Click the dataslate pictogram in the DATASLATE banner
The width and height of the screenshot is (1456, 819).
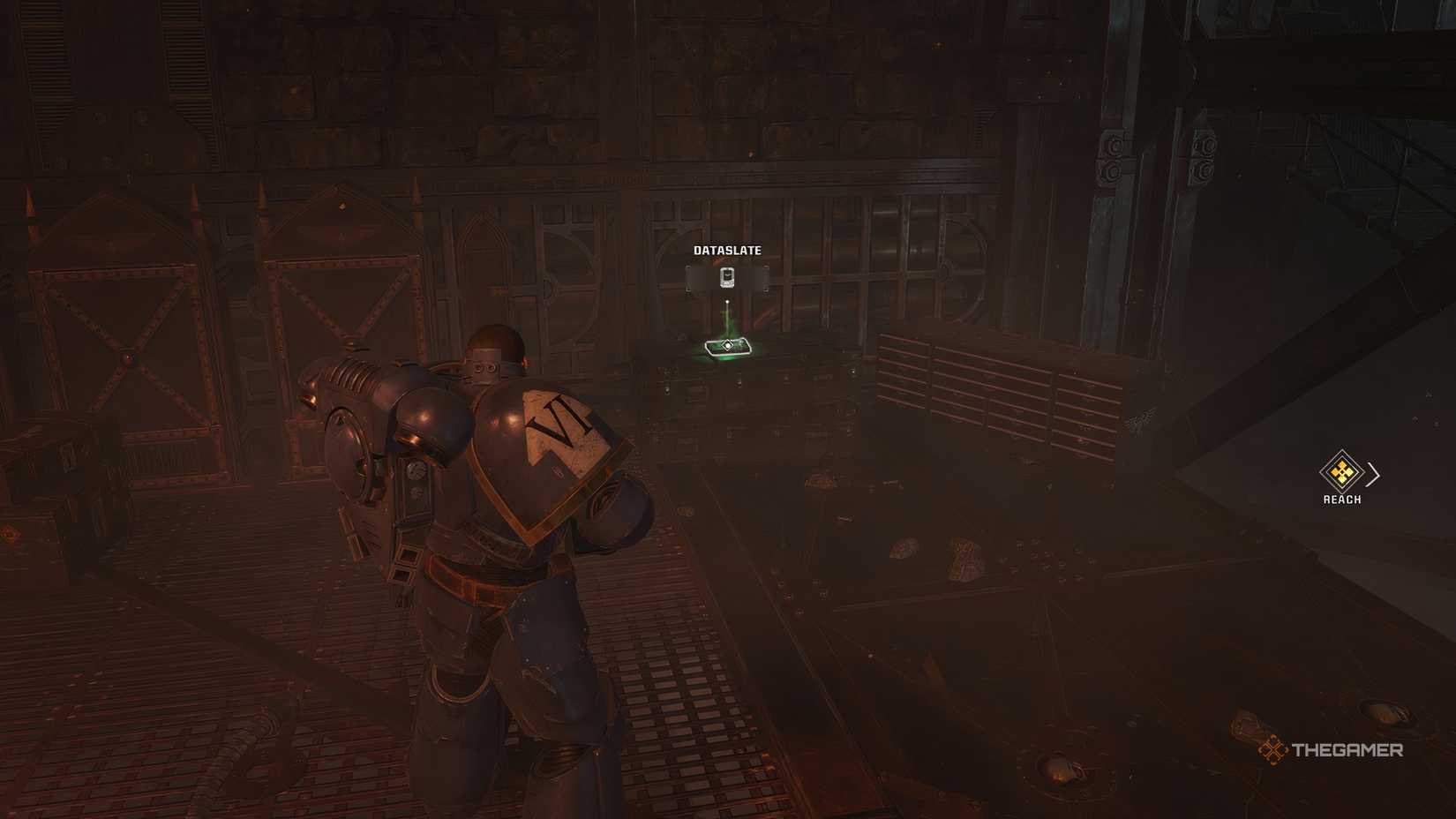[x=726, y=277]
